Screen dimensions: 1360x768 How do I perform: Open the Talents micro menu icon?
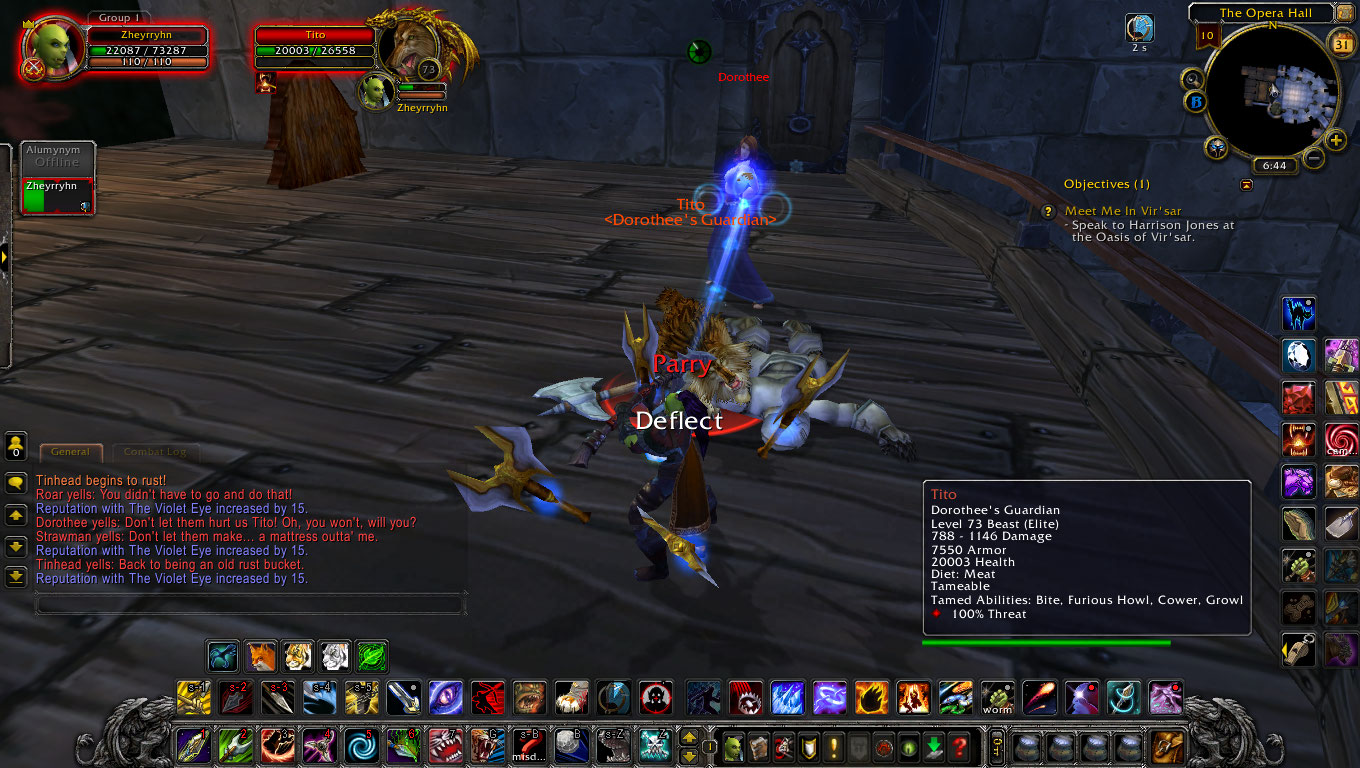pos(782,746)
